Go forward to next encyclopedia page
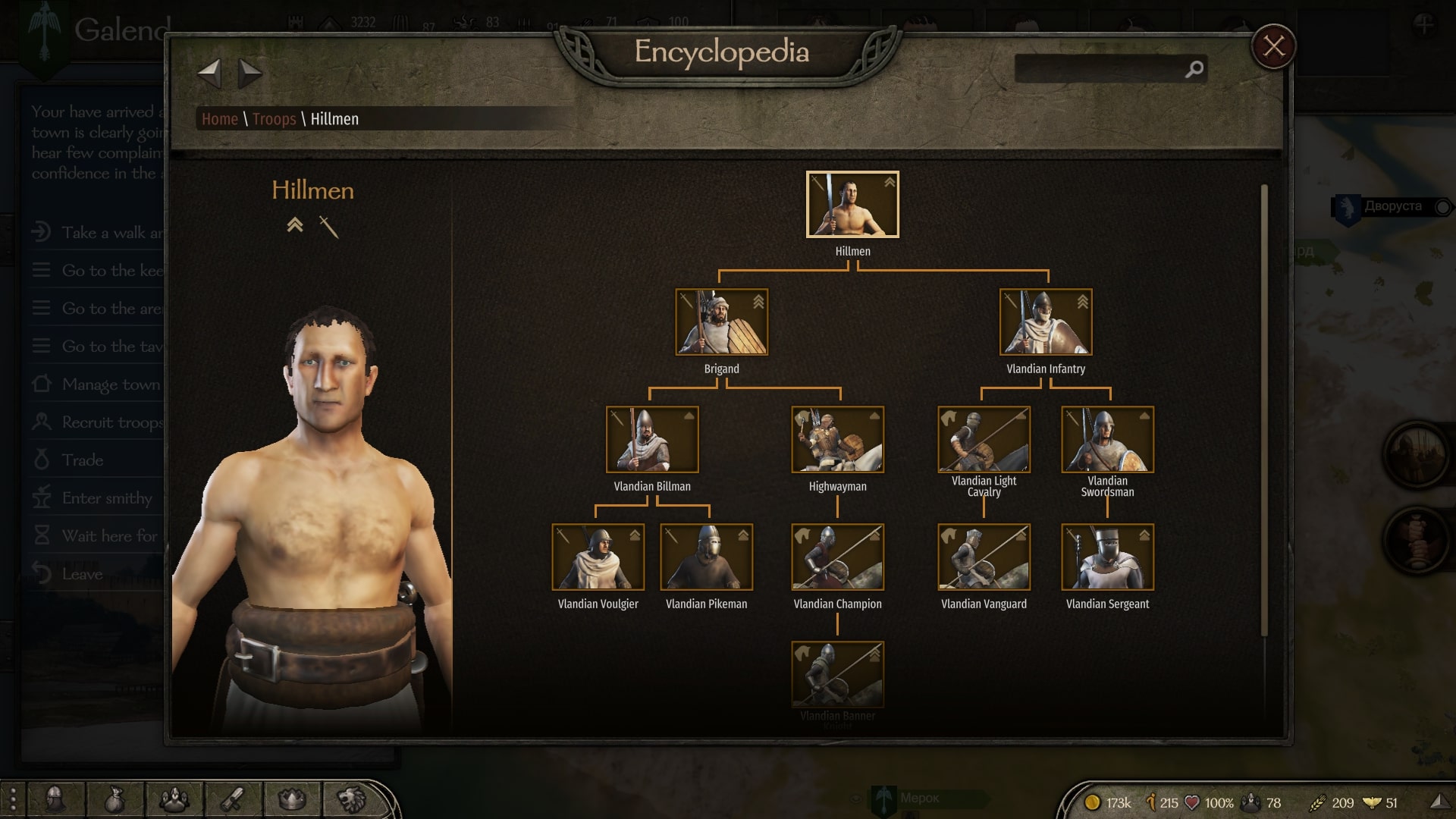This screenshot has width=1456, height=819. pos(249,74)
